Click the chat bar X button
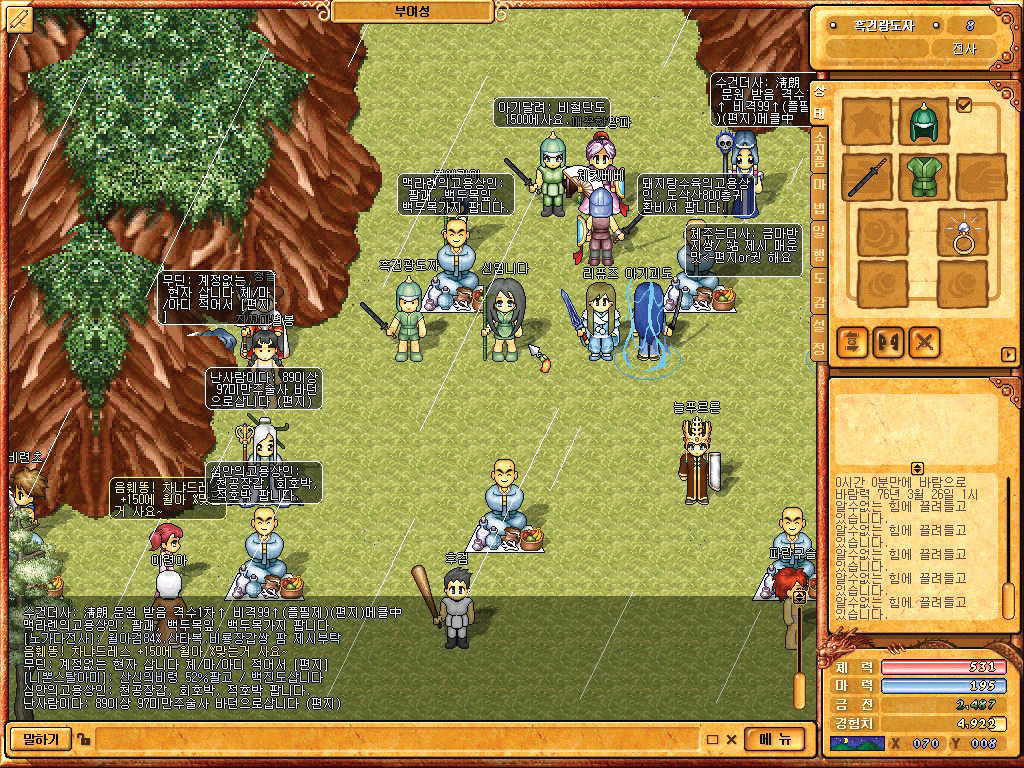The image size is (1024, 768). point(731,740)
